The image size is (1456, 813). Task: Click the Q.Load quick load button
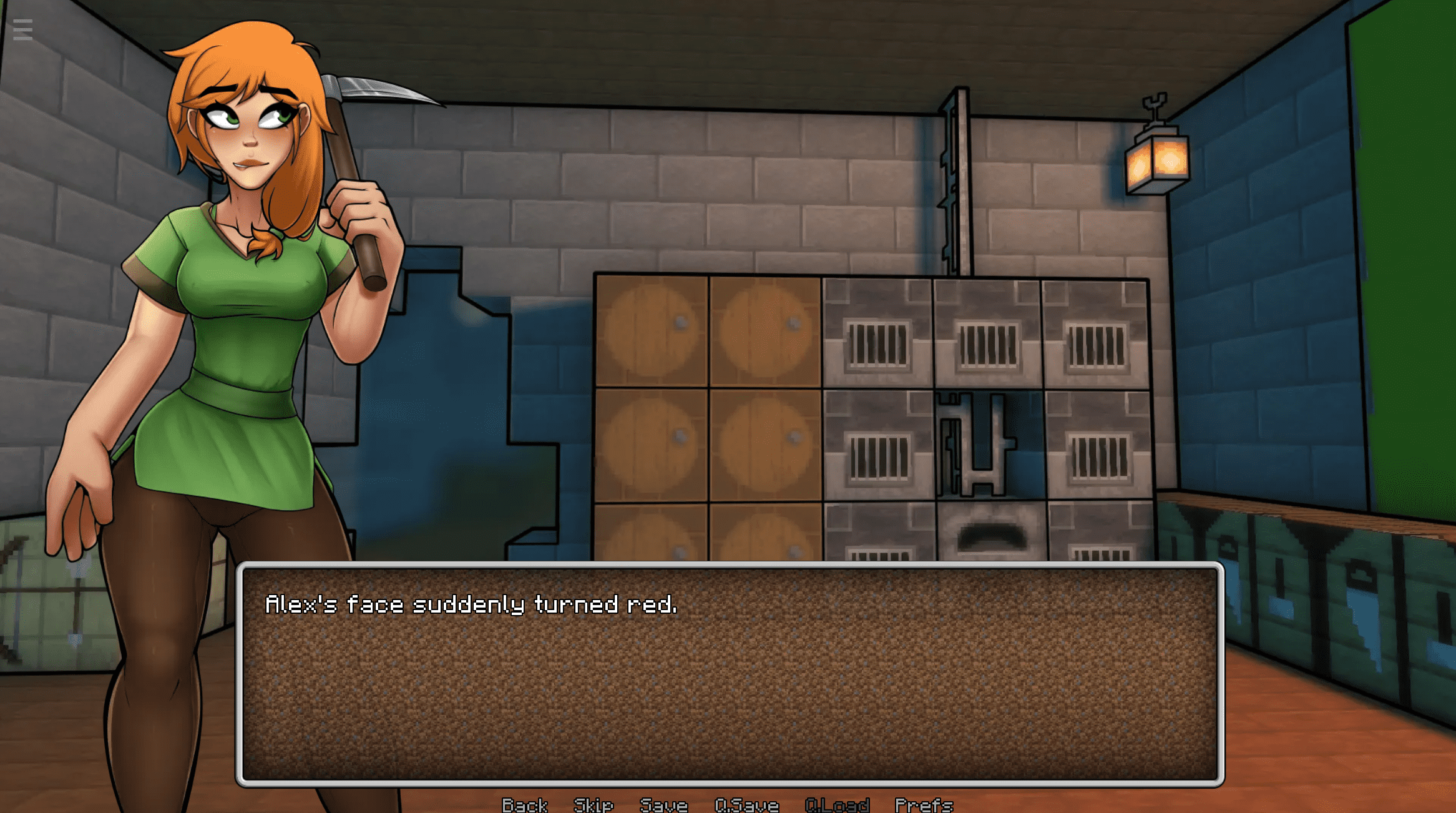[837, 804]
